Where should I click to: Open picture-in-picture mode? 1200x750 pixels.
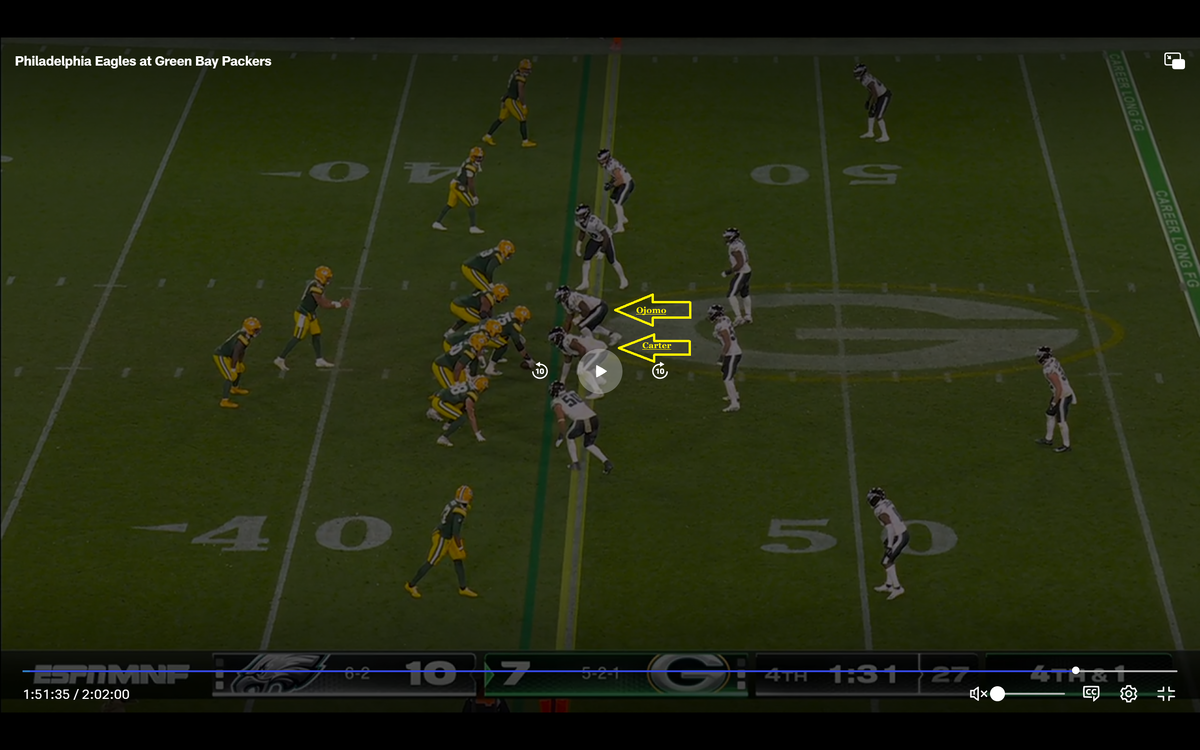pyautogui.click(x=1174, y=61)
